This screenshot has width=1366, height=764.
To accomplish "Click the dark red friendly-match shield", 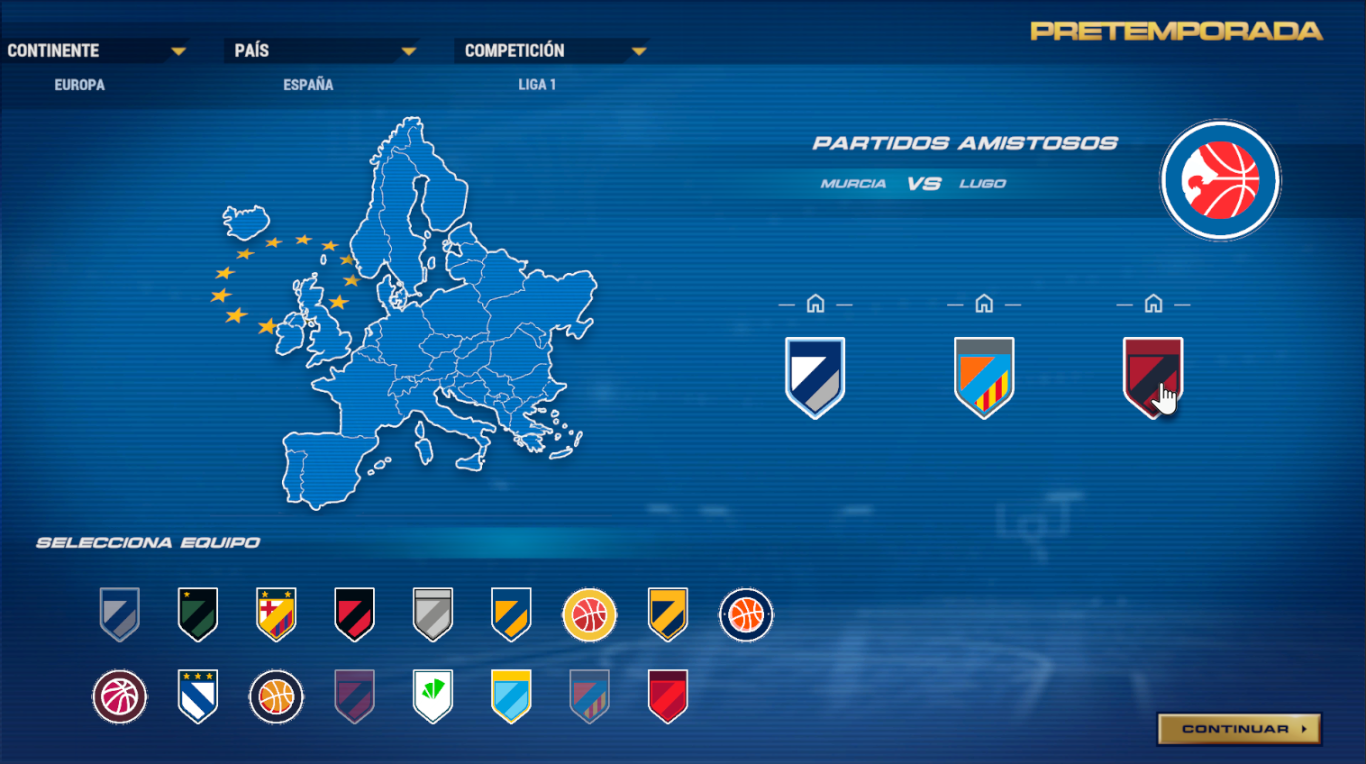I will pos(1152,375).
